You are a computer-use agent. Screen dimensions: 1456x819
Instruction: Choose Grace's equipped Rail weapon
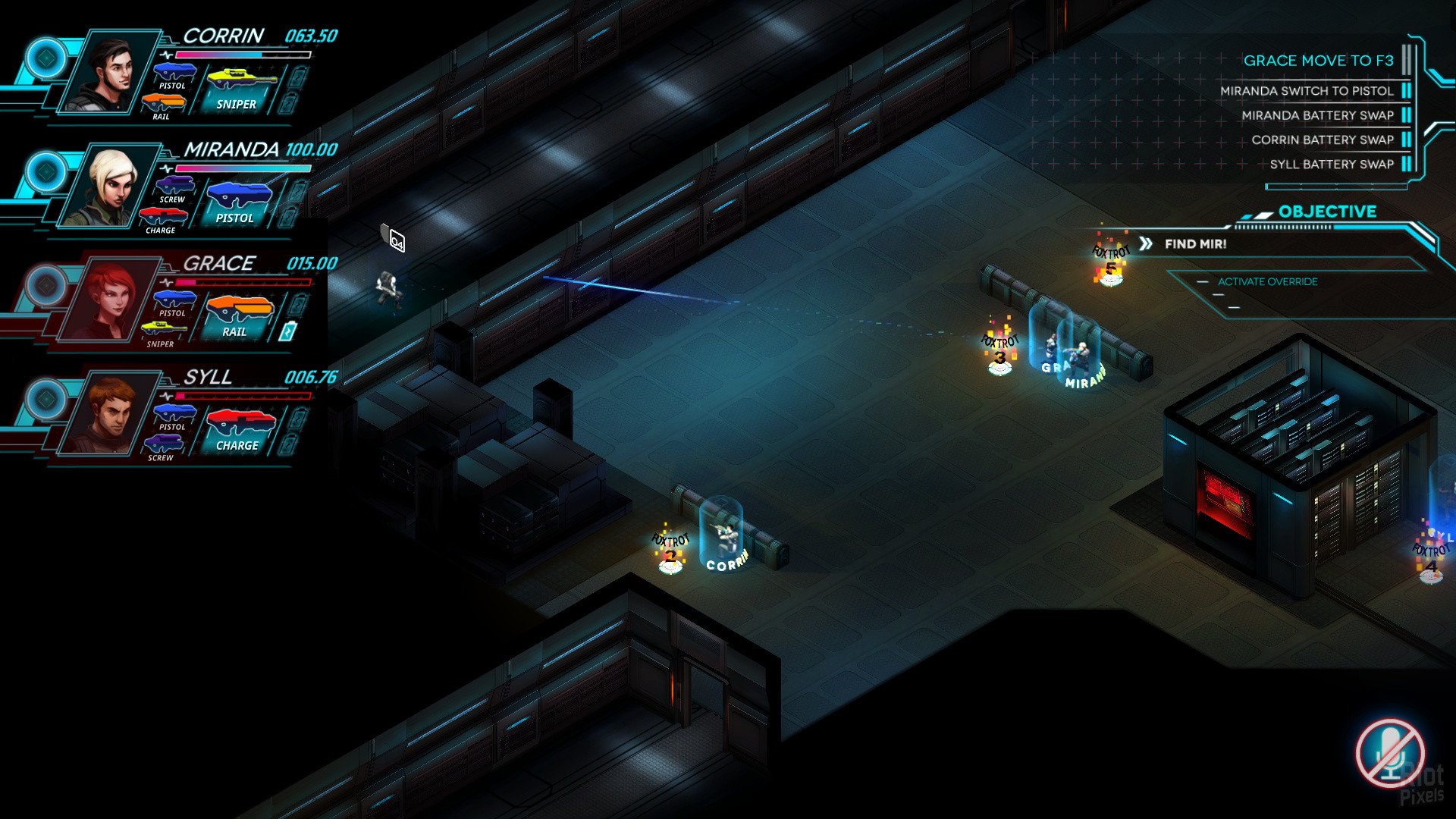click(237, 316)
